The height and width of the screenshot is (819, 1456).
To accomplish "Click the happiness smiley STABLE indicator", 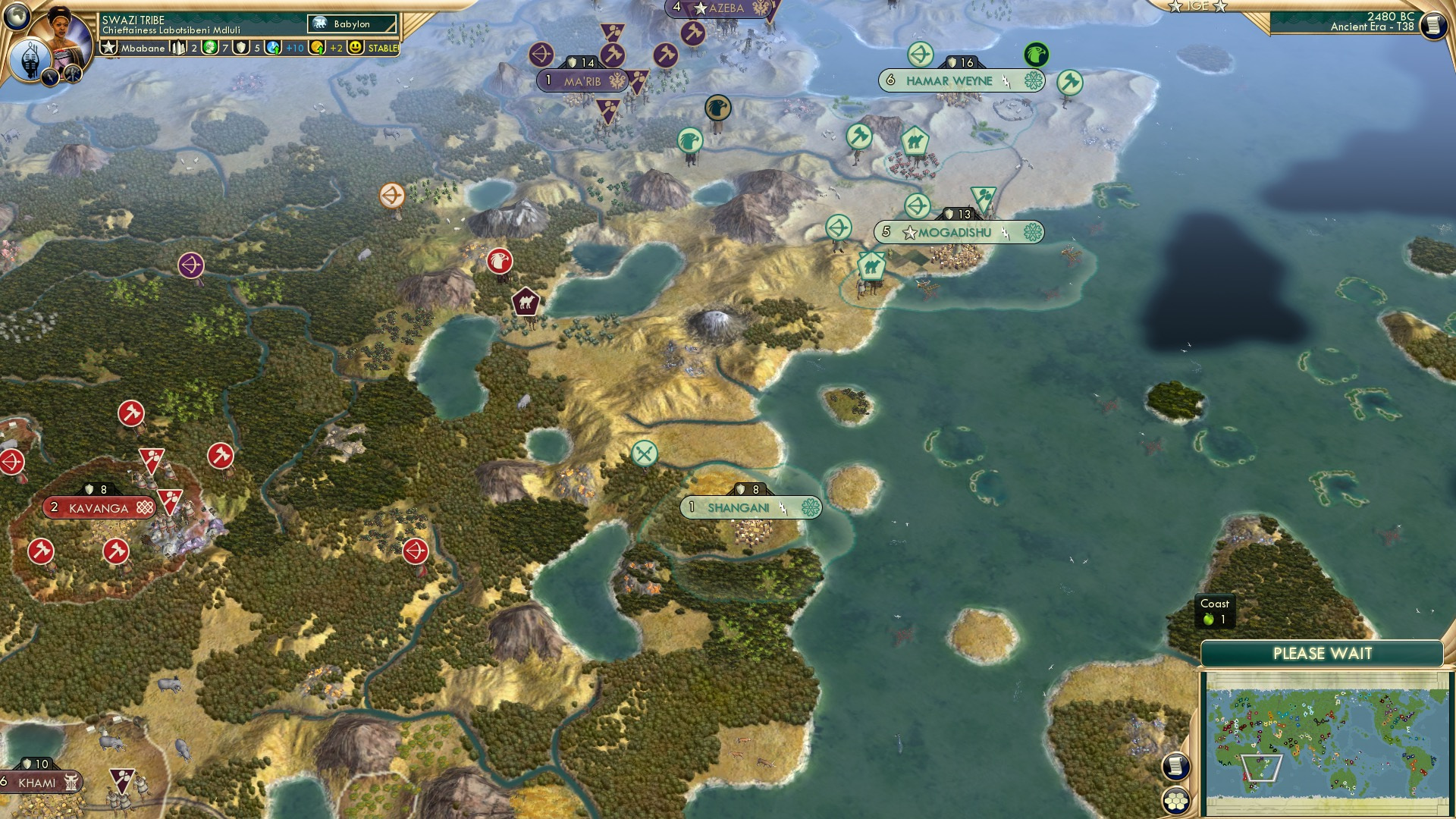I will tap(354, 47).
